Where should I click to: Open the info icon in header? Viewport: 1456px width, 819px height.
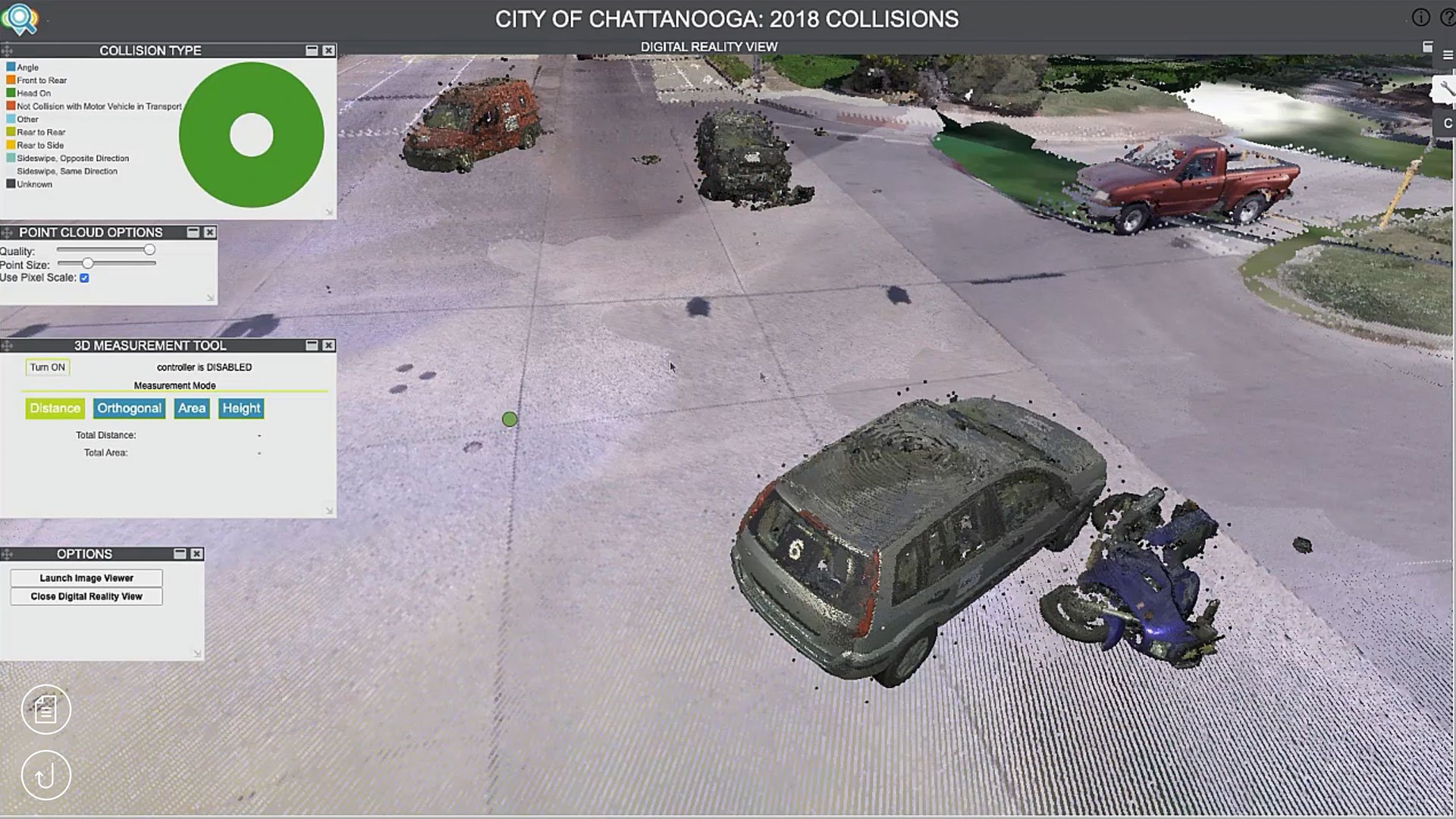coord(1420,17)
